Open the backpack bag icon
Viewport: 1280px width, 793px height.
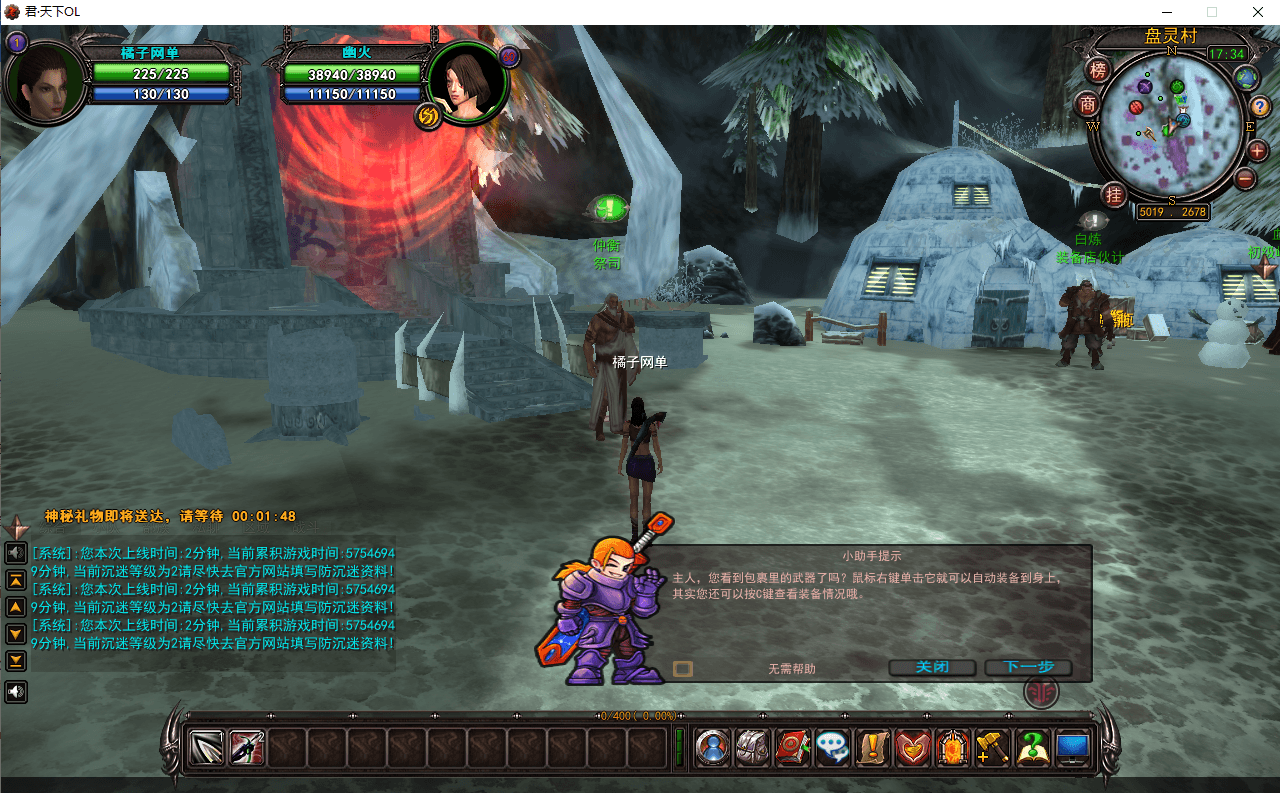[753, 748]
